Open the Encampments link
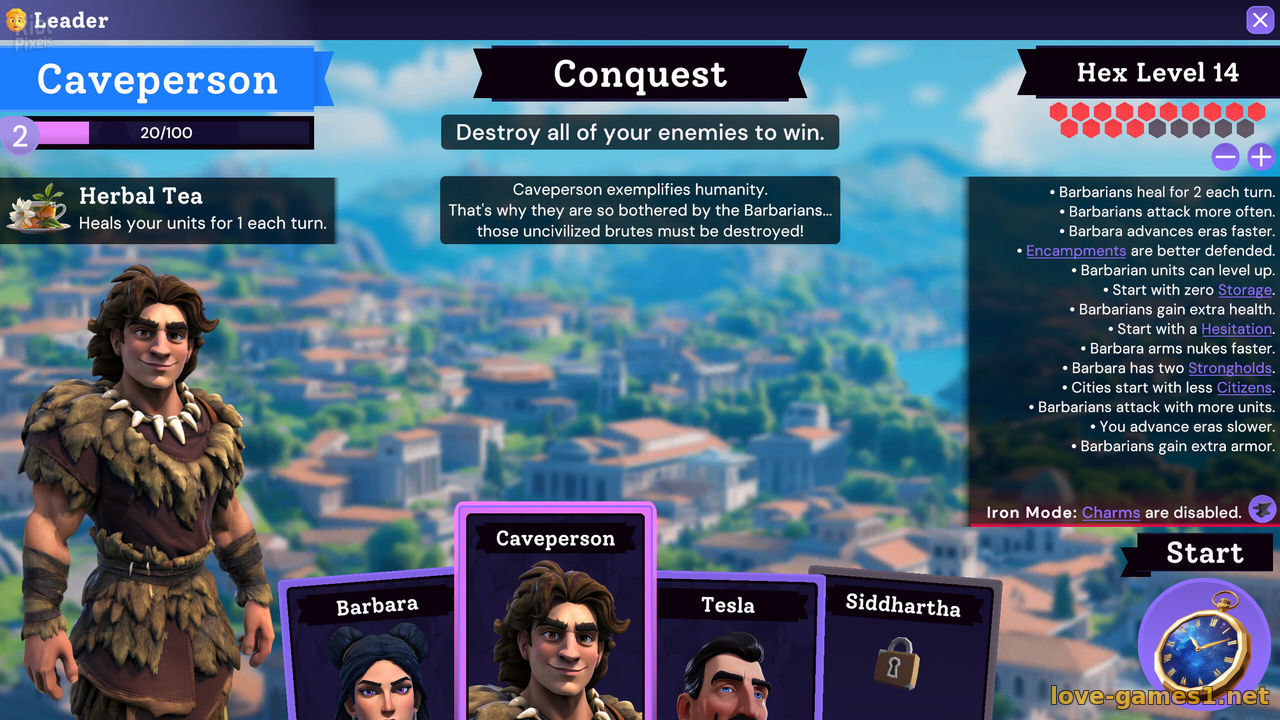This screenshot has height=720, width=1280. (x=1076, y=251)
